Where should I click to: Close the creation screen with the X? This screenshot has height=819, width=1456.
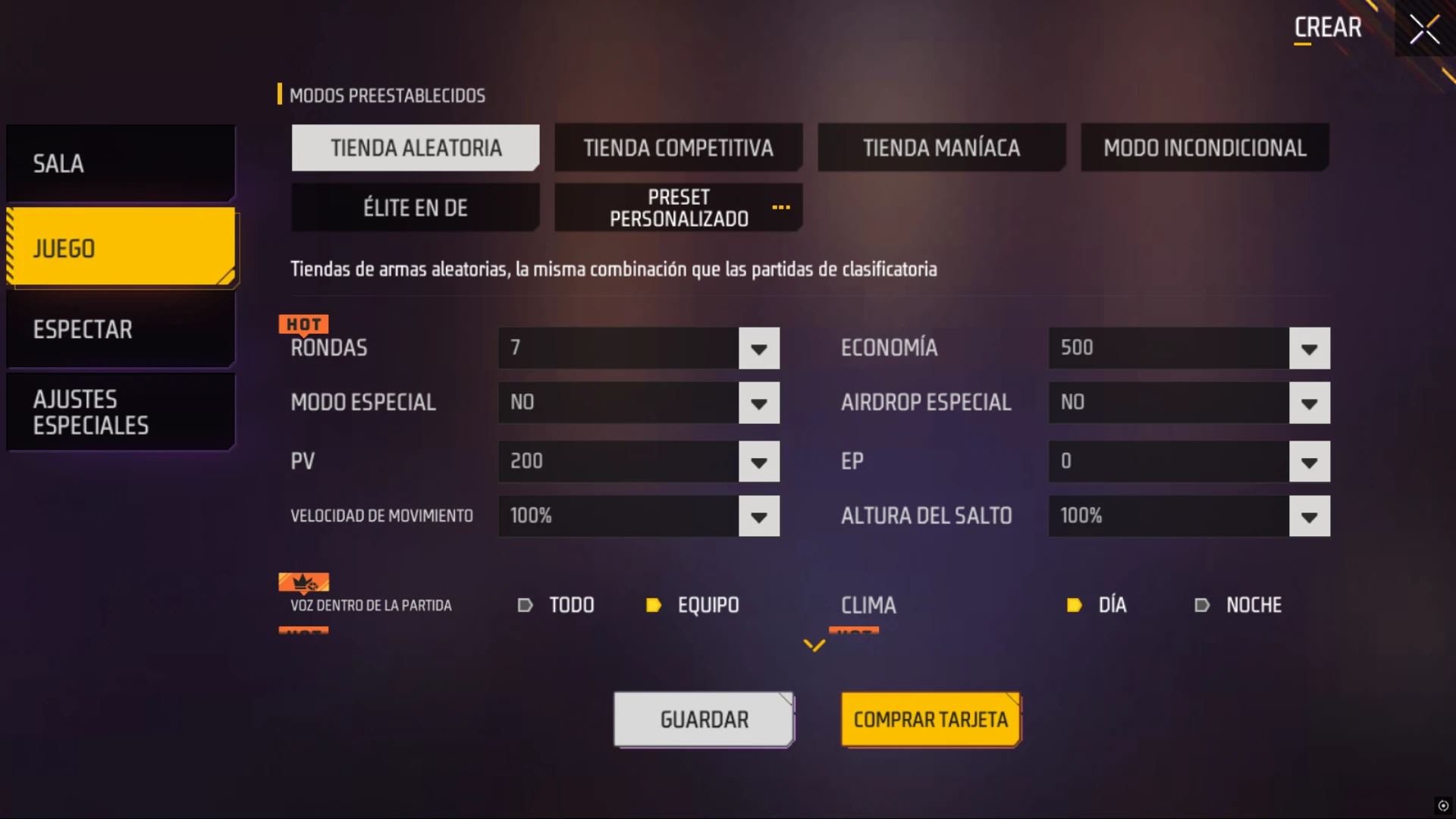[x=1424, y=29]
